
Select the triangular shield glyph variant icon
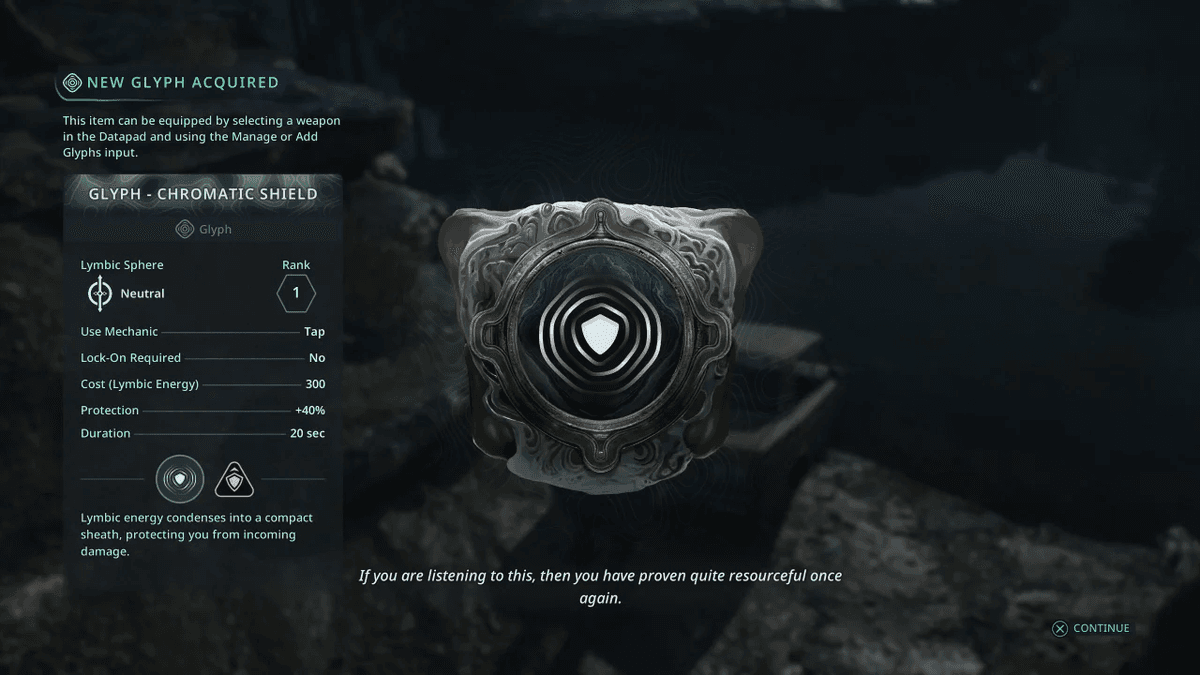(235, 481)
